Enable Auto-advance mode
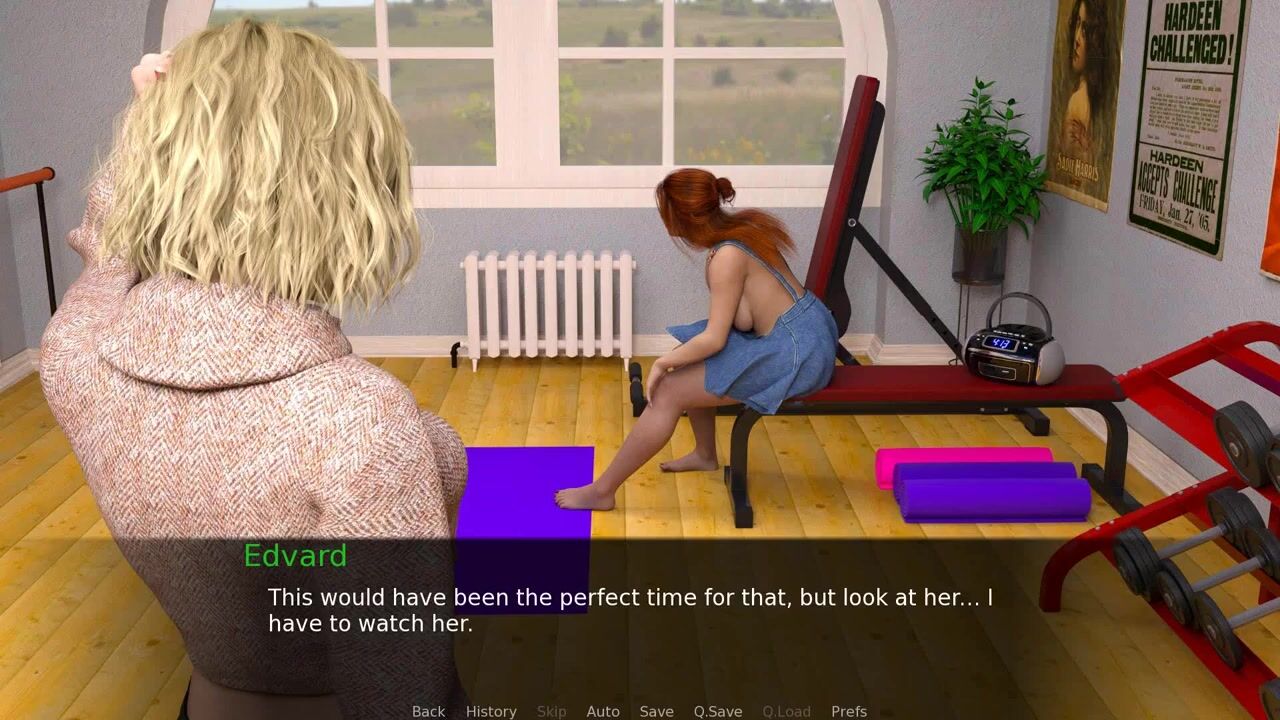This screenshot has width=1280, height=720. point(603,711)
